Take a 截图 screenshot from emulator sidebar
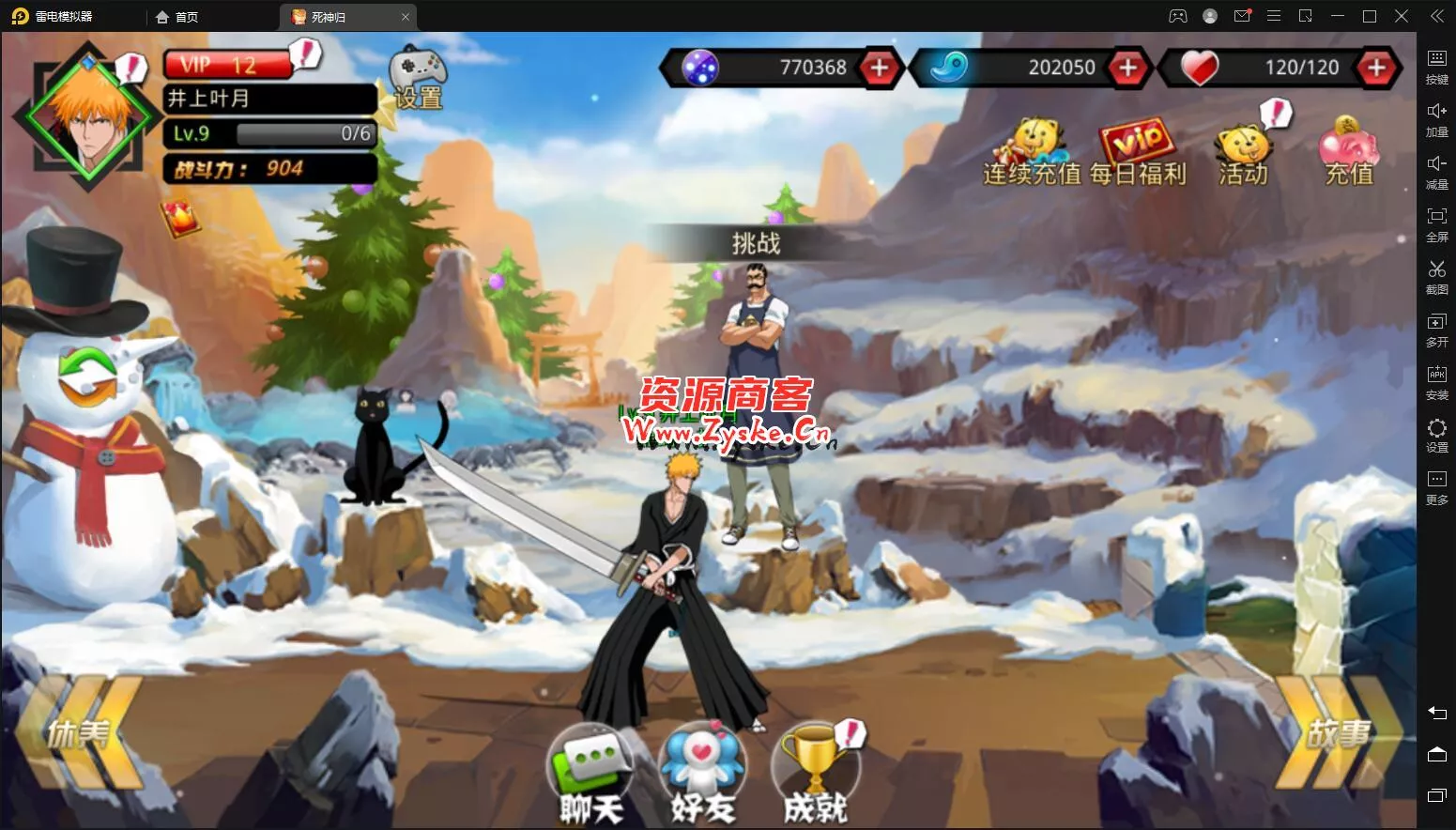The width and height of the screenshot is (1456, 830). click(1436, 277)
